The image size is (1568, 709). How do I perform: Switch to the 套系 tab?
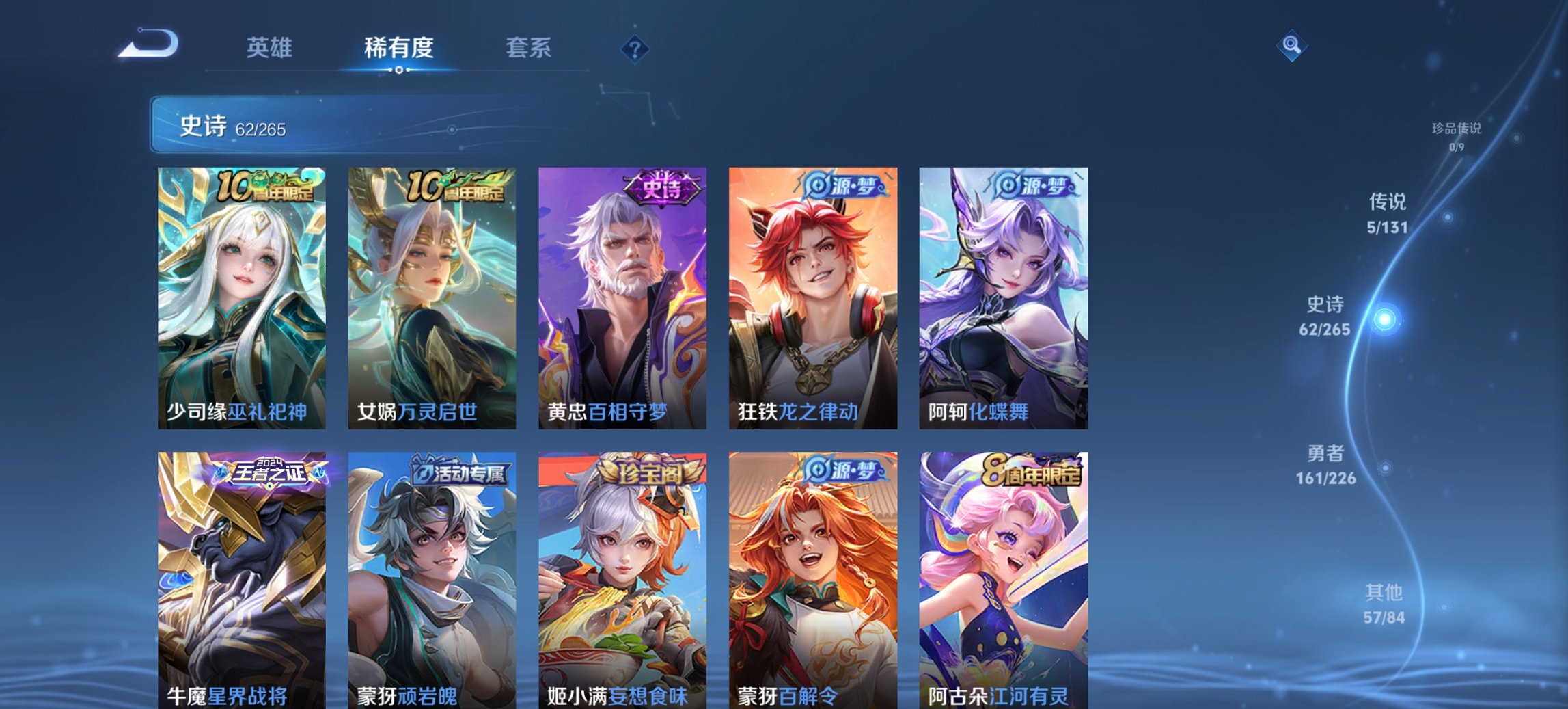[528, 48]
